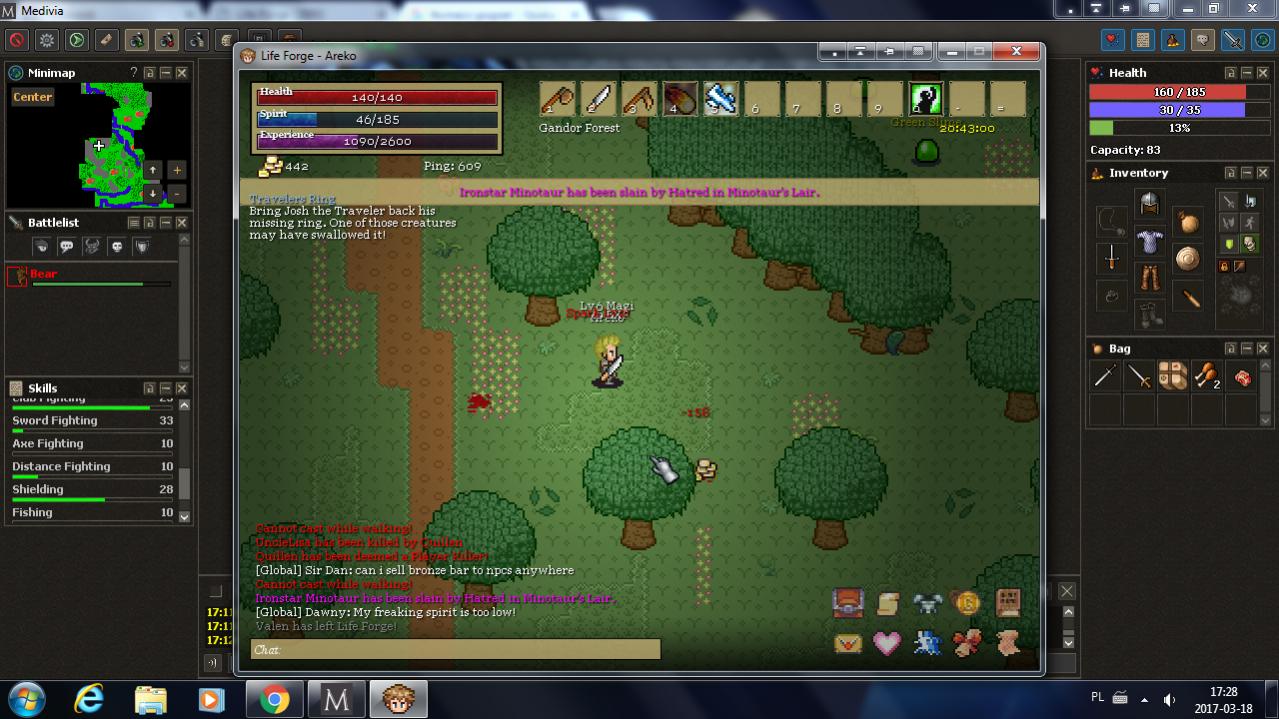Click the Center button on the minimap
The height and width of the screenshot is (719, 1279).
pyautogui.click(x=33, y=97)
